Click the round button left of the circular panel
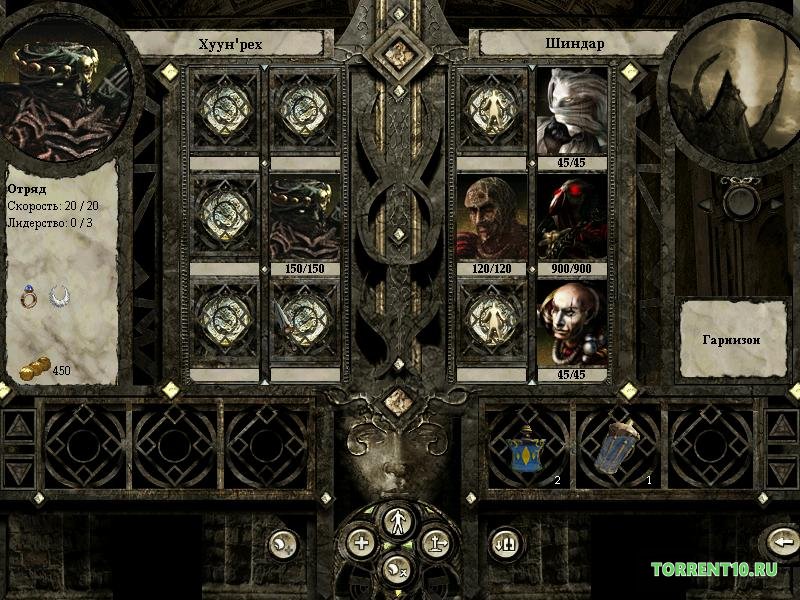This screenshot has height=600, width=800. pyautogui.click(x=283, y=543)
